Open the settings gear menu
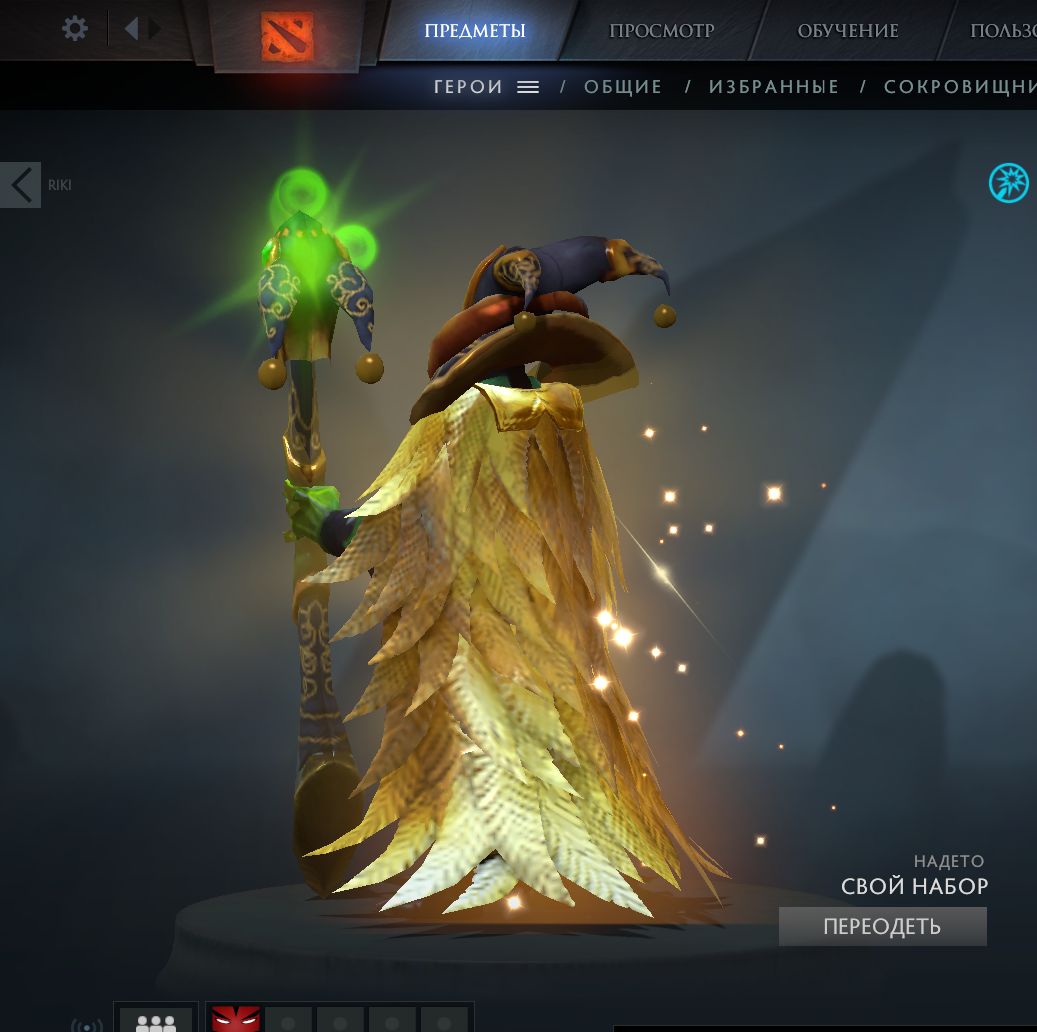The width and height of the screenshot is (1037, 1032). [x=75, y=28]
